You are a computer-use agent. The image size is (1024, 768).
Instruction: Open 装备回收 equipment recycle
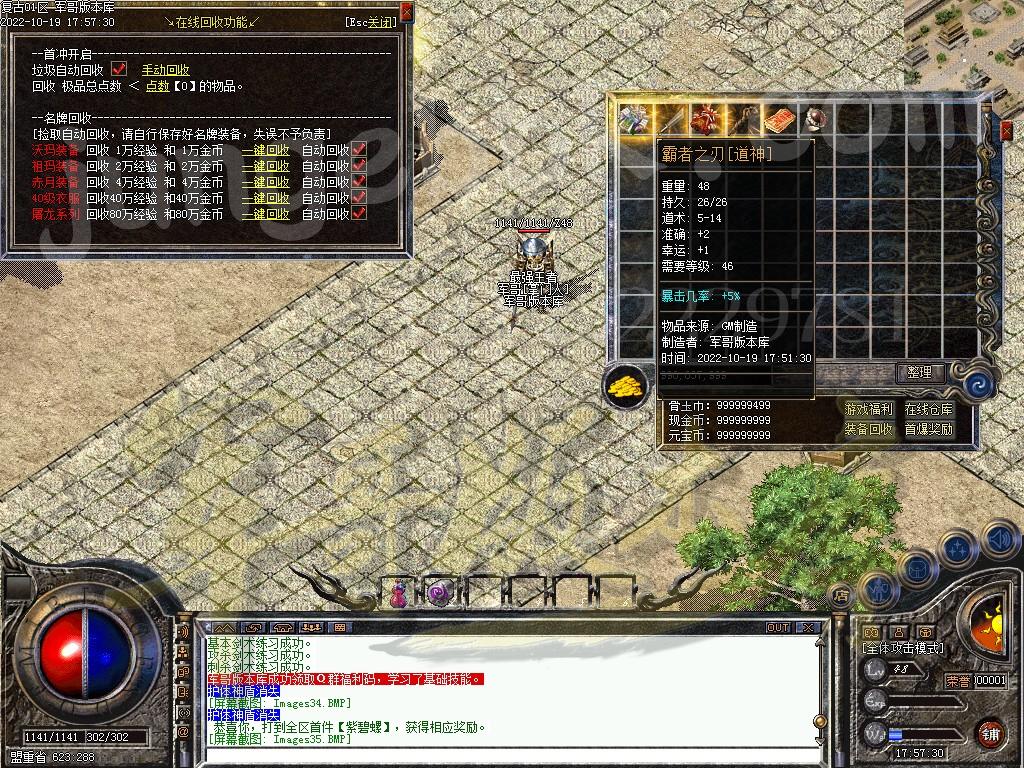869,429
